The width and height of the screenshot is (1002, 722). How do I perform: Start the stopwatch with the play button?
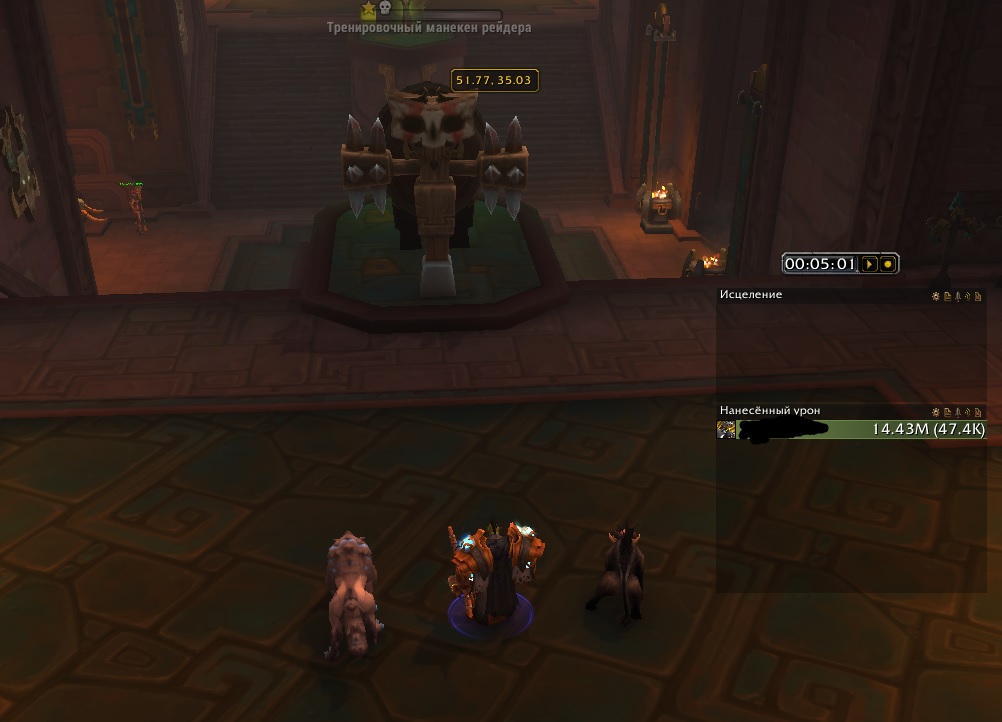(x=870, y=264)
